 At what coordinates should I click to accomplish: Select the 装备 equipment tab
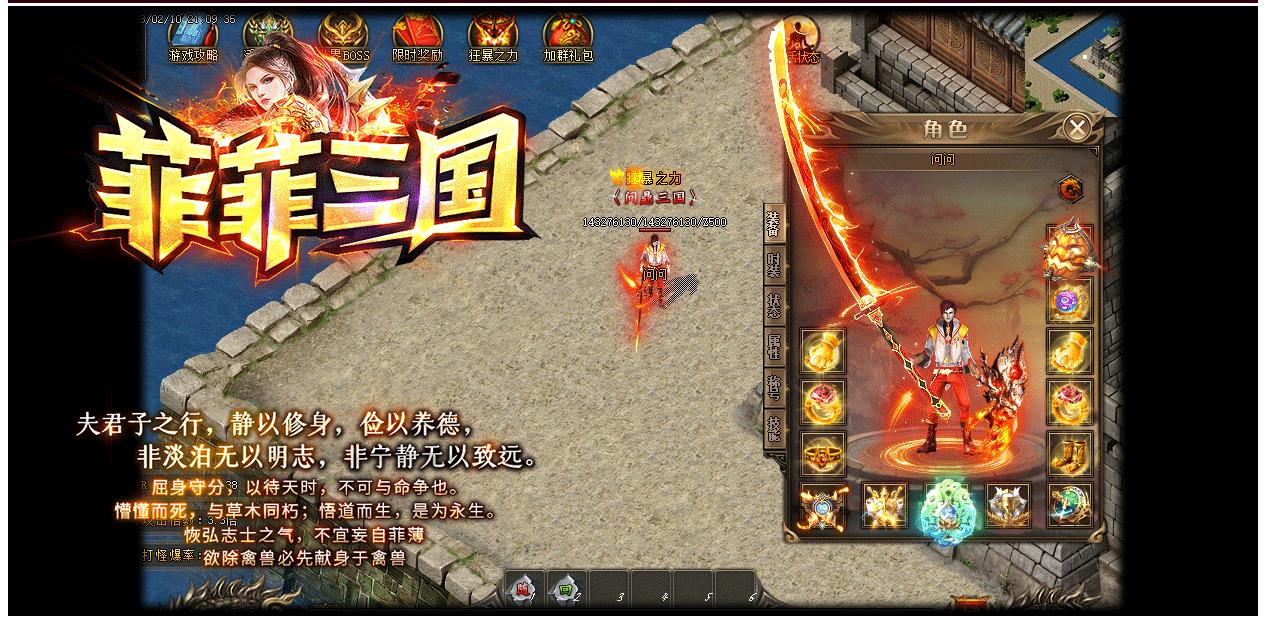[x=773, y=226]
